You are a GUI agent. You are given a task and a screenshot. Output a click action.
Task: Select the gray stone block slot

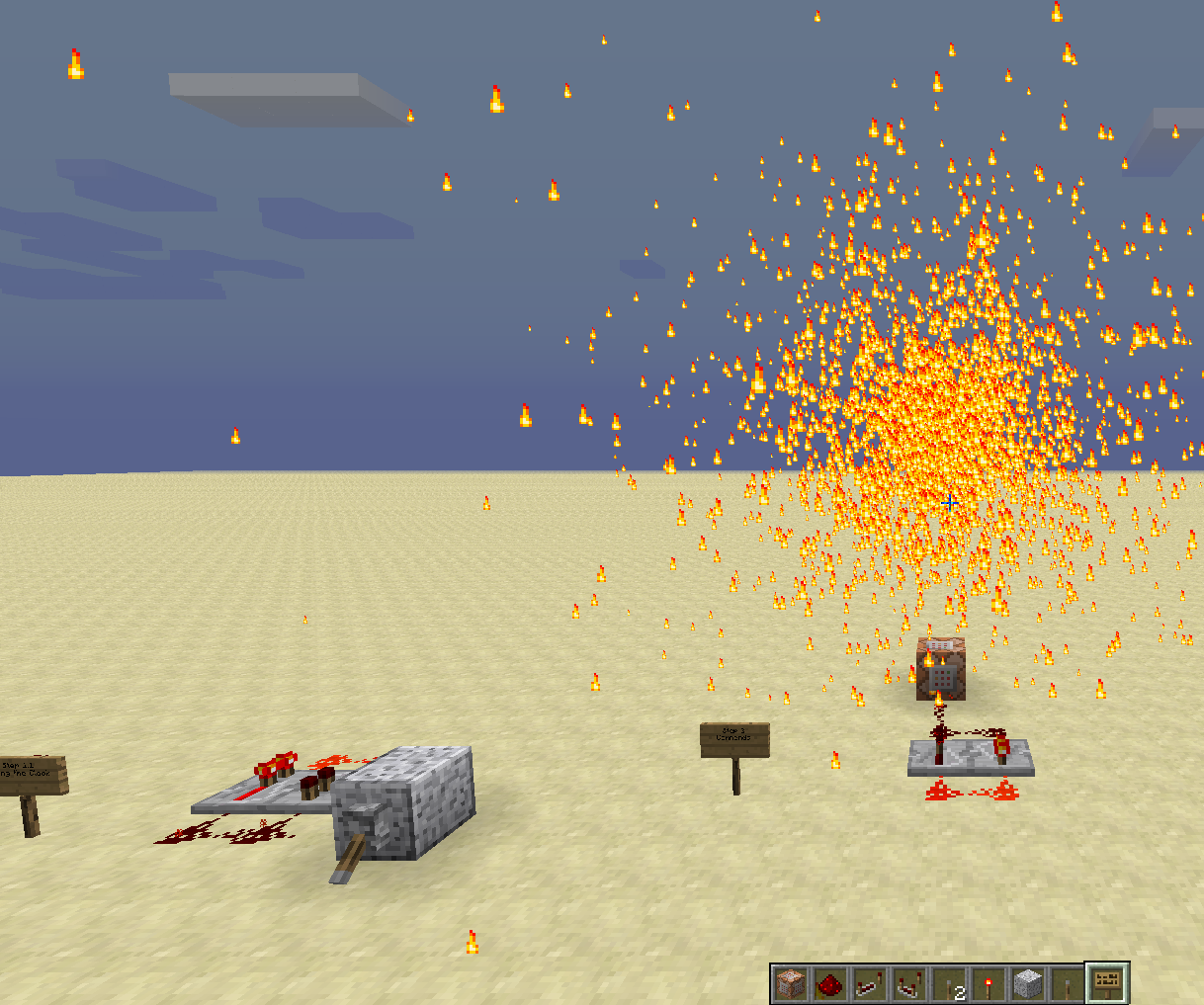pos(1028,984)
